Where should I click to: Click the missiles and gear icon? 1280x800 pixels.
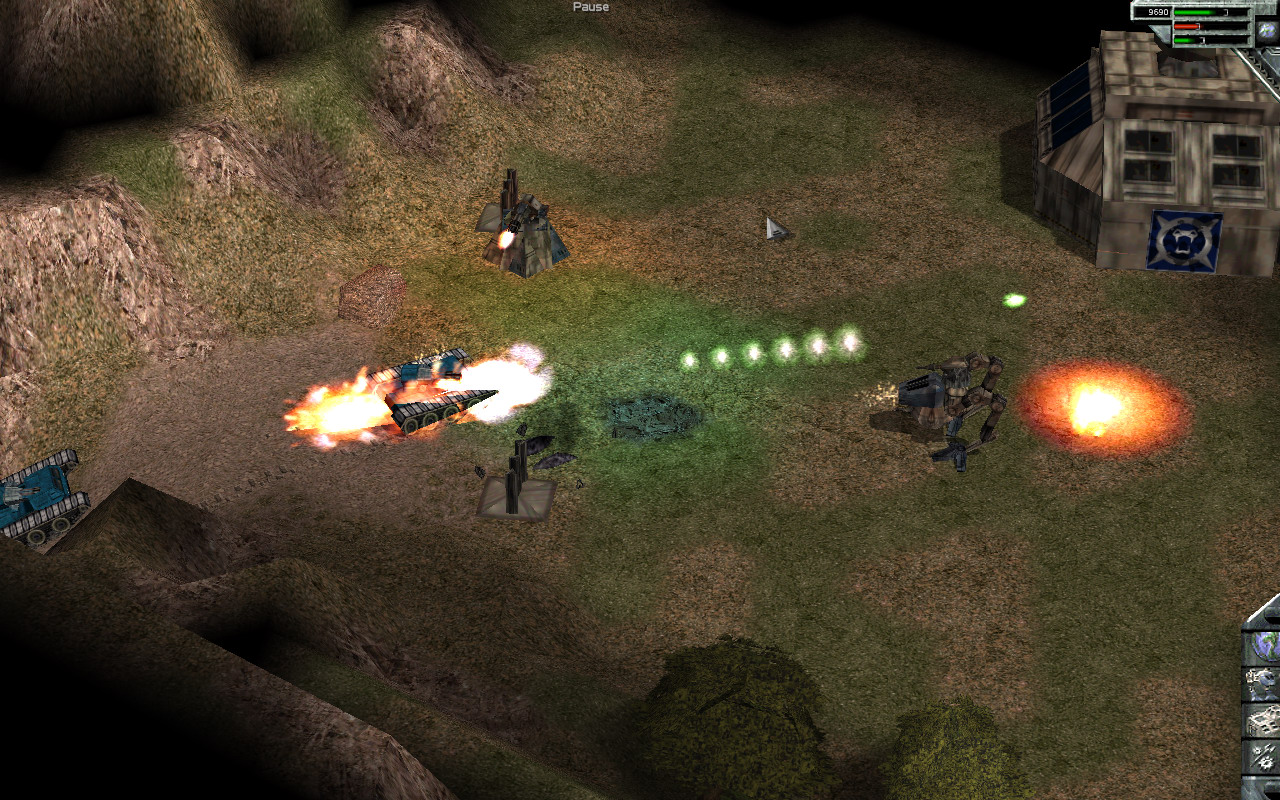coord(1263,755)
